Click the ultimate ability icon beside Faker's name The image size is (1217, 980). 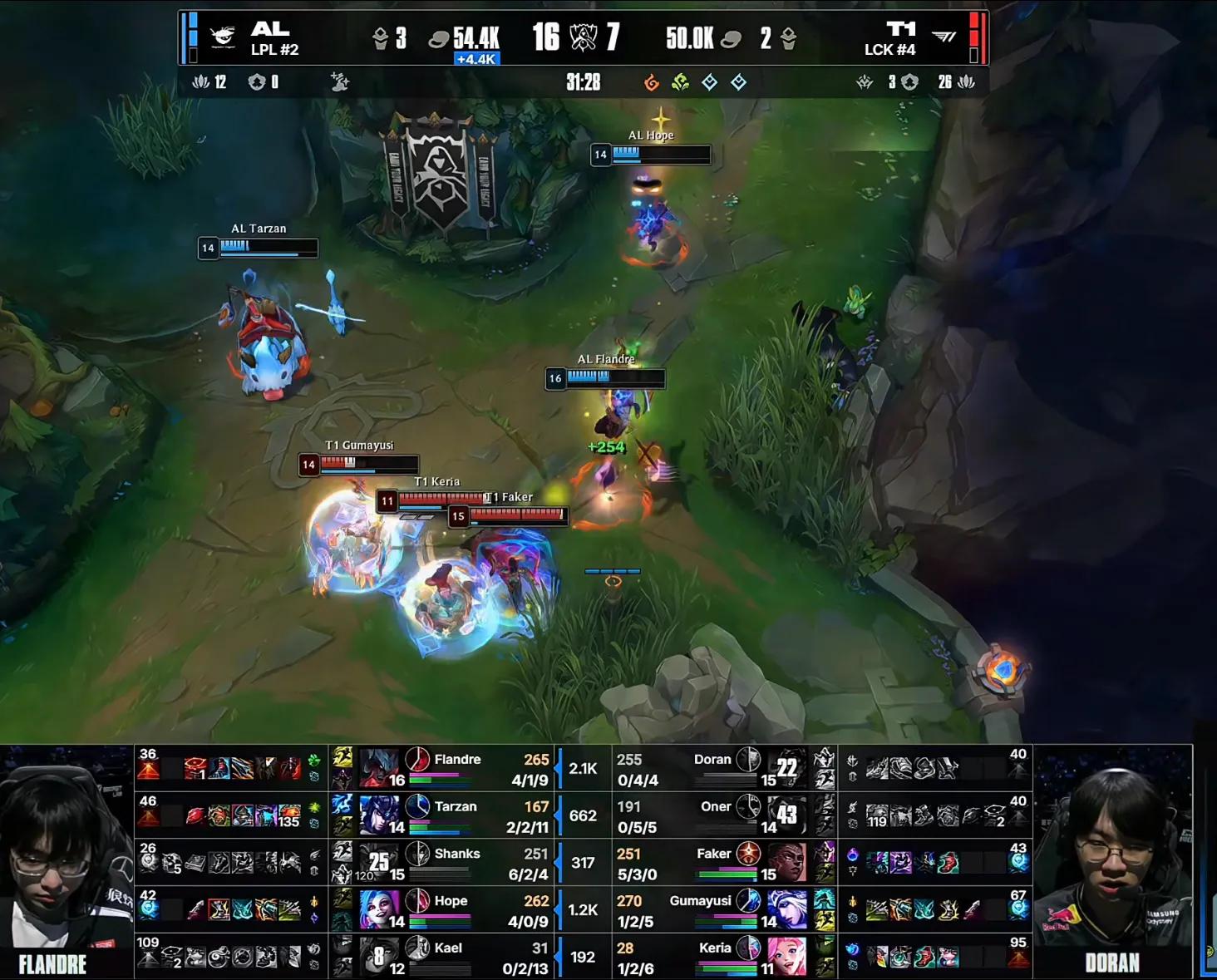(748, 853)
